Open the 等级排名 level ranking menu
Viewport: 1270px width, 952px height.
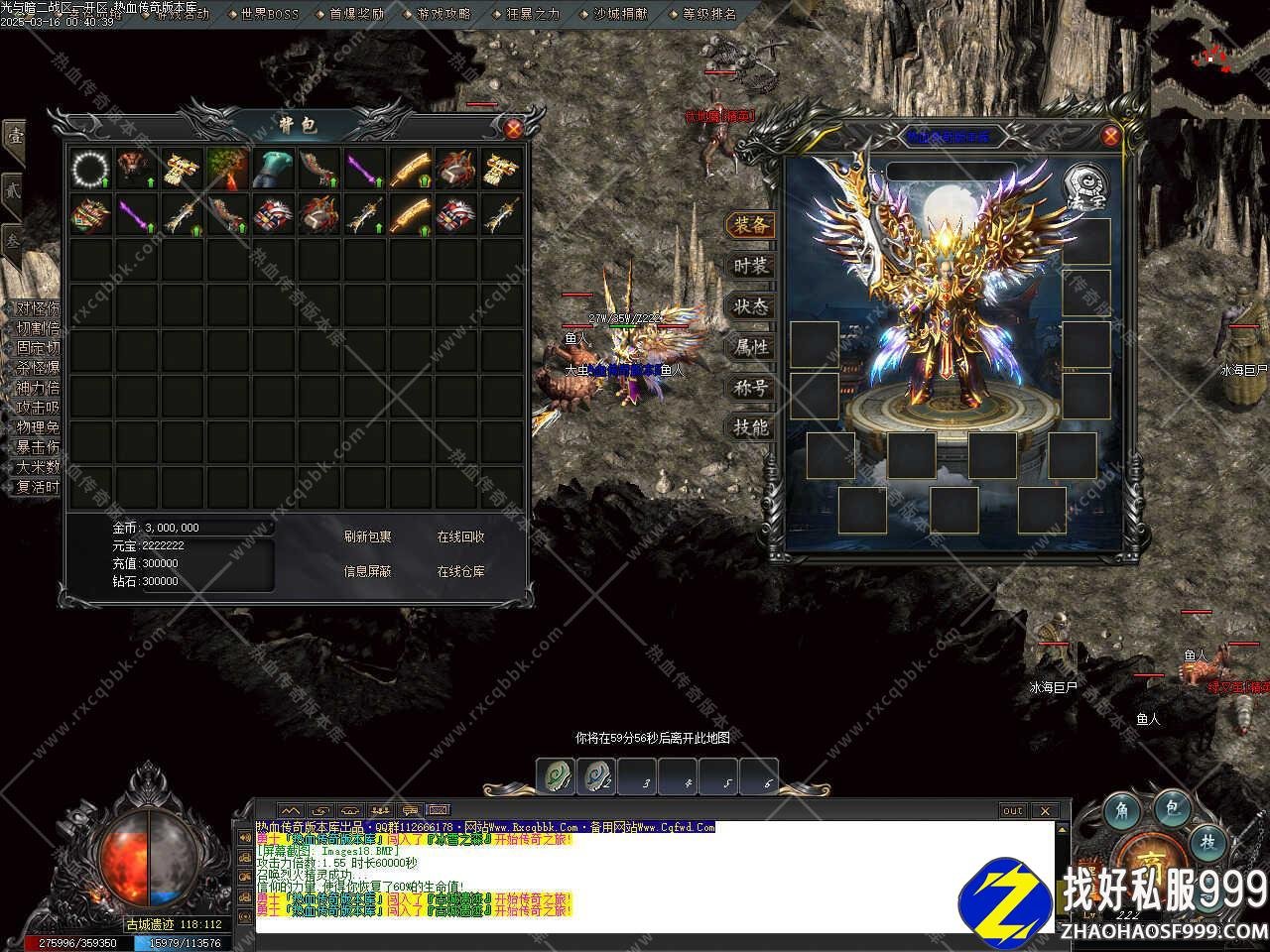pos(709,14)
